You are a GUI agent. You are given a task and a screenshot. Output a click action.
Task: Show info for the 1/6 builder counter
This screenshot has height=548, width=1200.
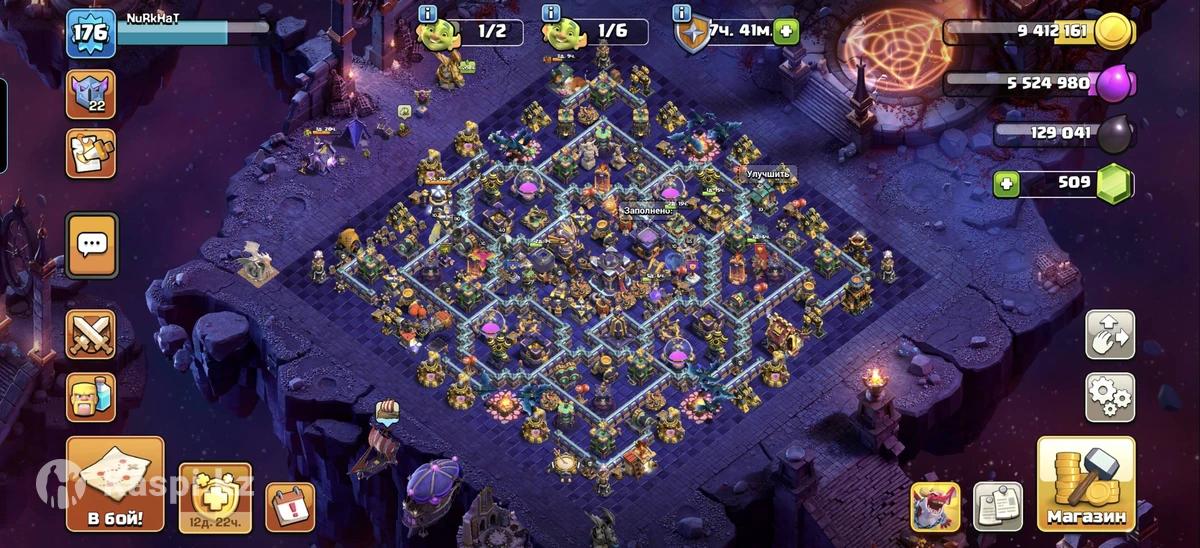[551, 13]
